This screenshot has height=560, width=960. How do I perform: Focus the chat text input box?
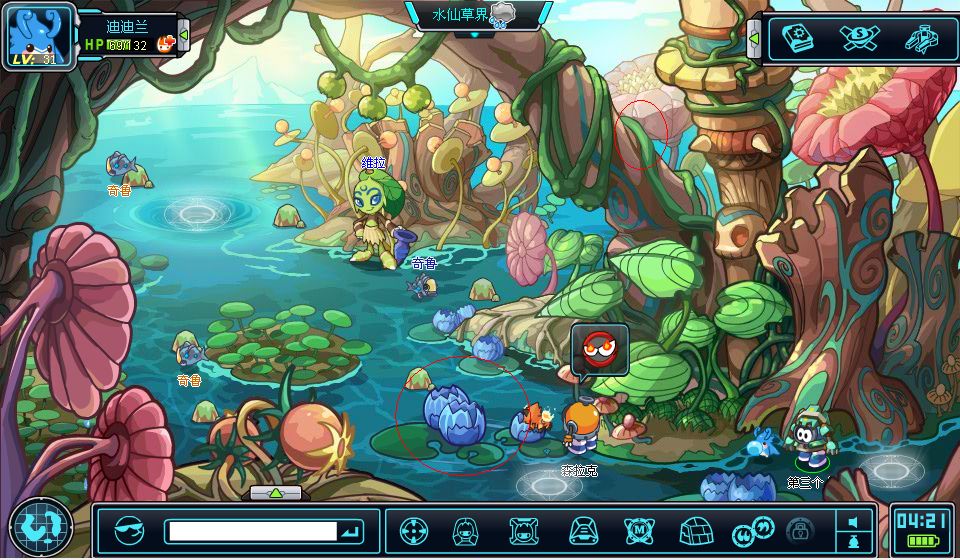pyautogui.click(x=250, y=530)
